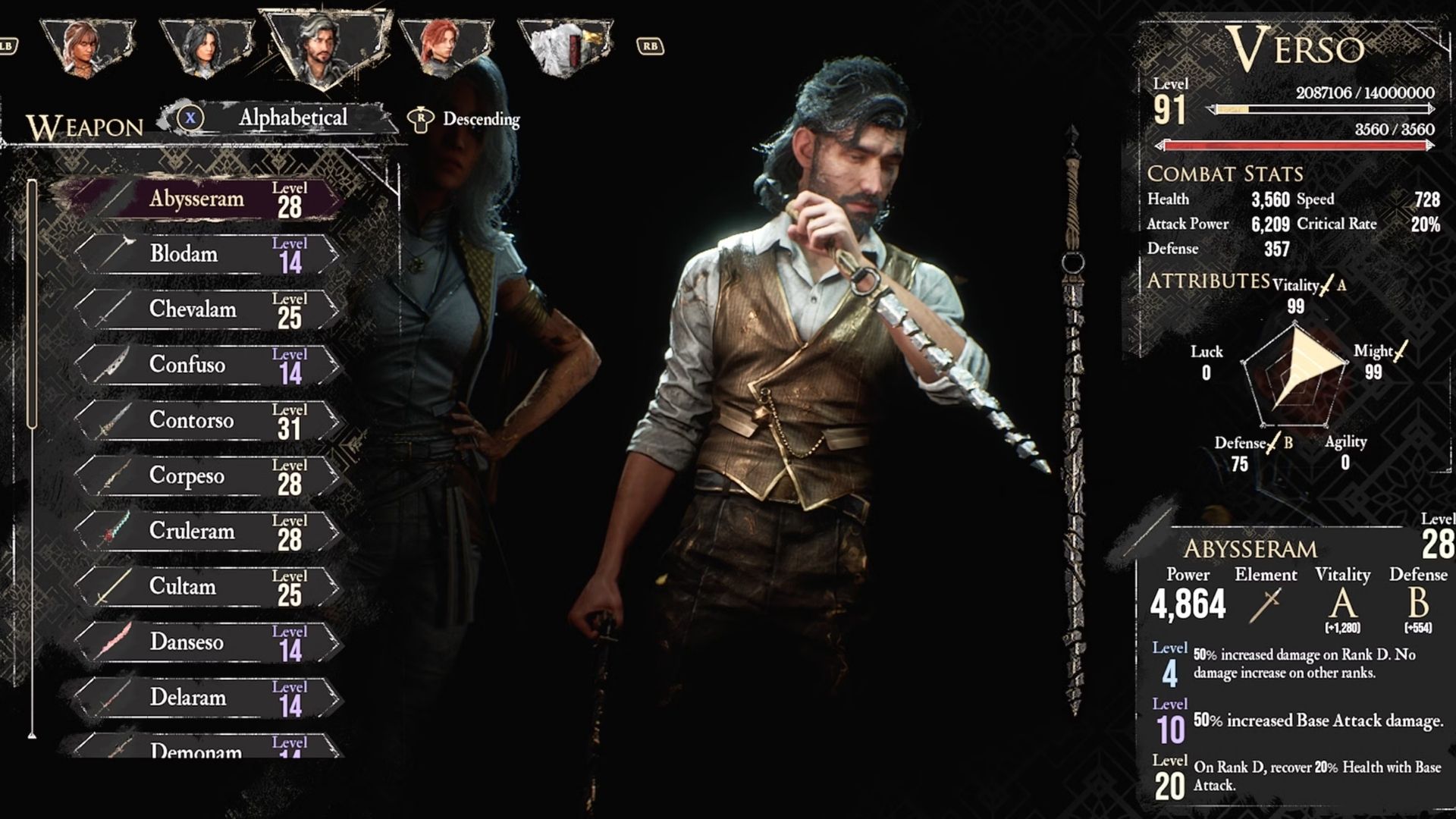Switch to the brown-haired woman's portrait
The width and height of the screenshot is (1456, 819).
pos(88,47)
